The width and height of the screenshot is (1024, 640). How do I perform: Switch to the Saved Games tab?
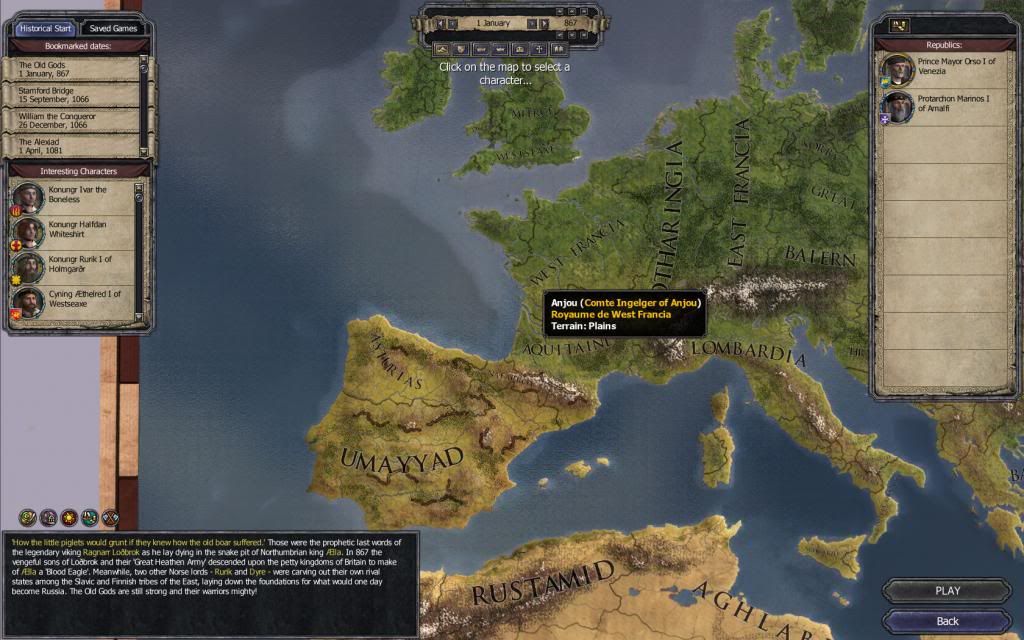point(110,29)
